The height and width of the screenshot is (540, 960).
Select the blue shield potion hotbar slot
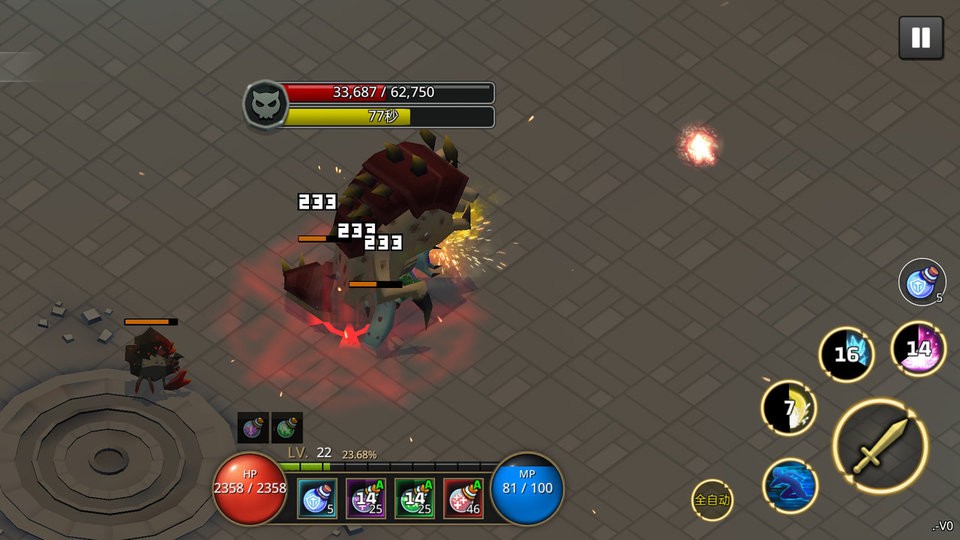click(x=317, y=498)
